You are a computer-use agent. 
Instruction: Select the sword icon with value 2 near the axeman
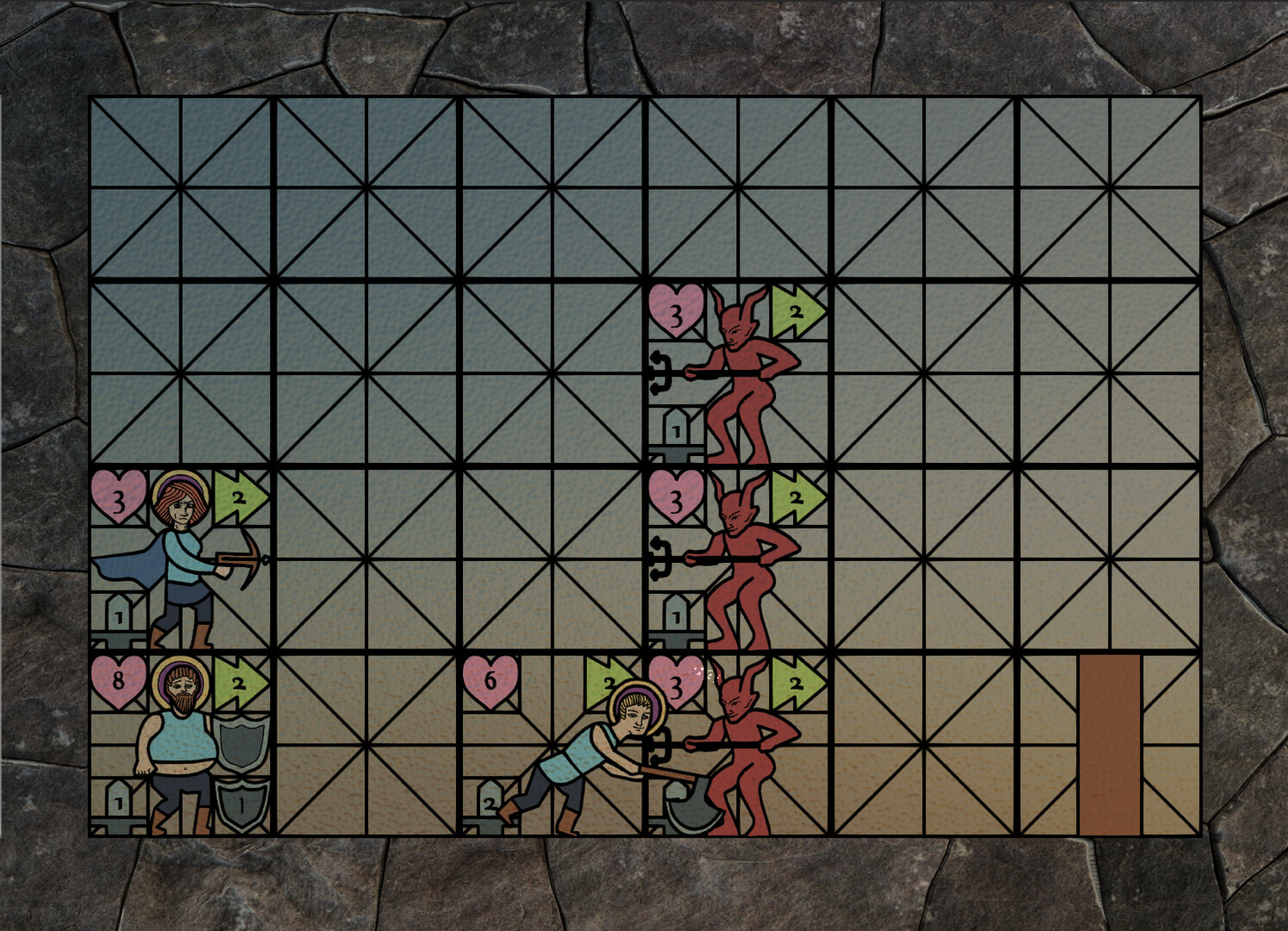(490, 803)
